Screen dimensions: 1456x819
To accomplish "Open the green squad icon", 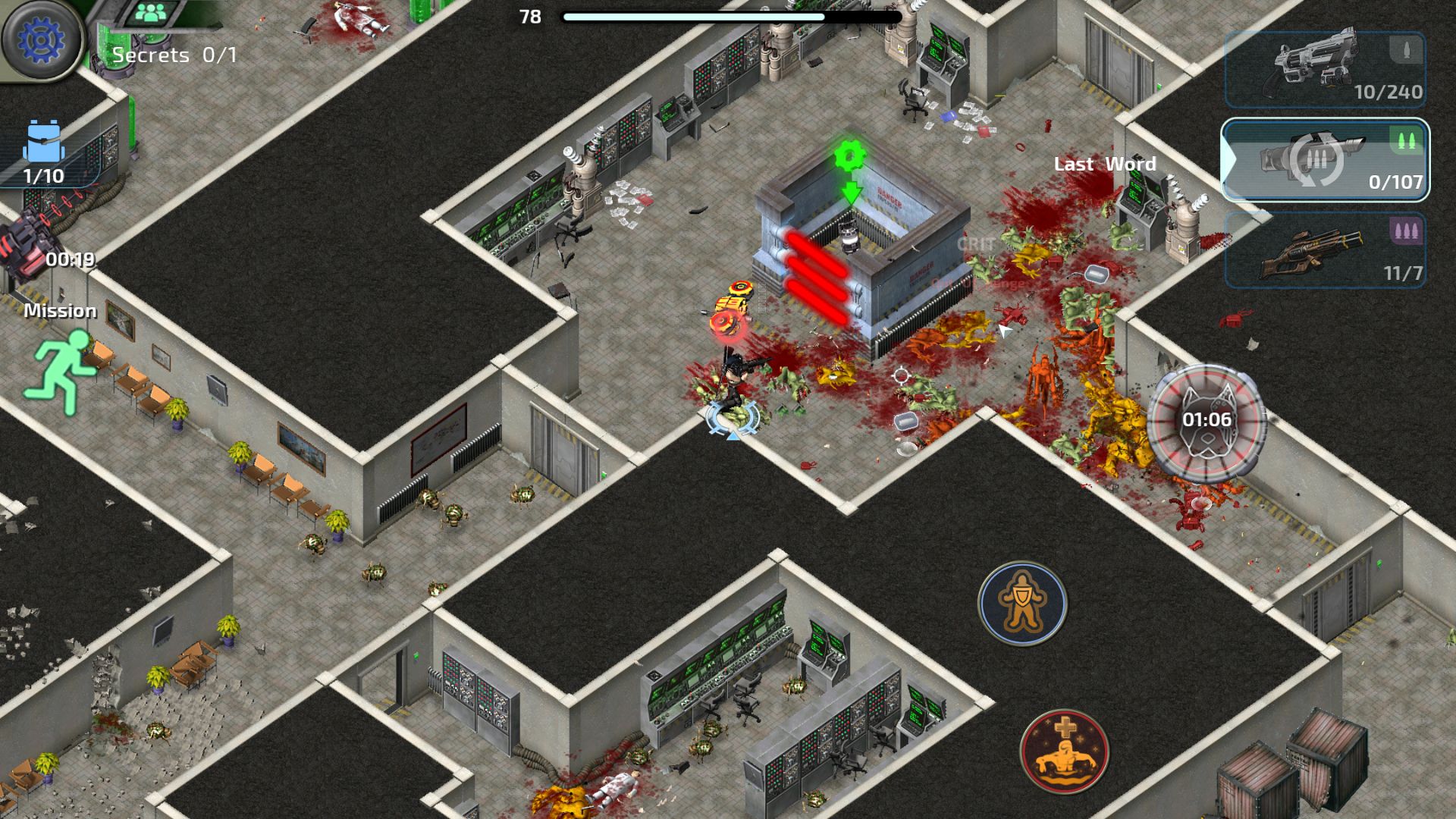I will click(155, 13).
